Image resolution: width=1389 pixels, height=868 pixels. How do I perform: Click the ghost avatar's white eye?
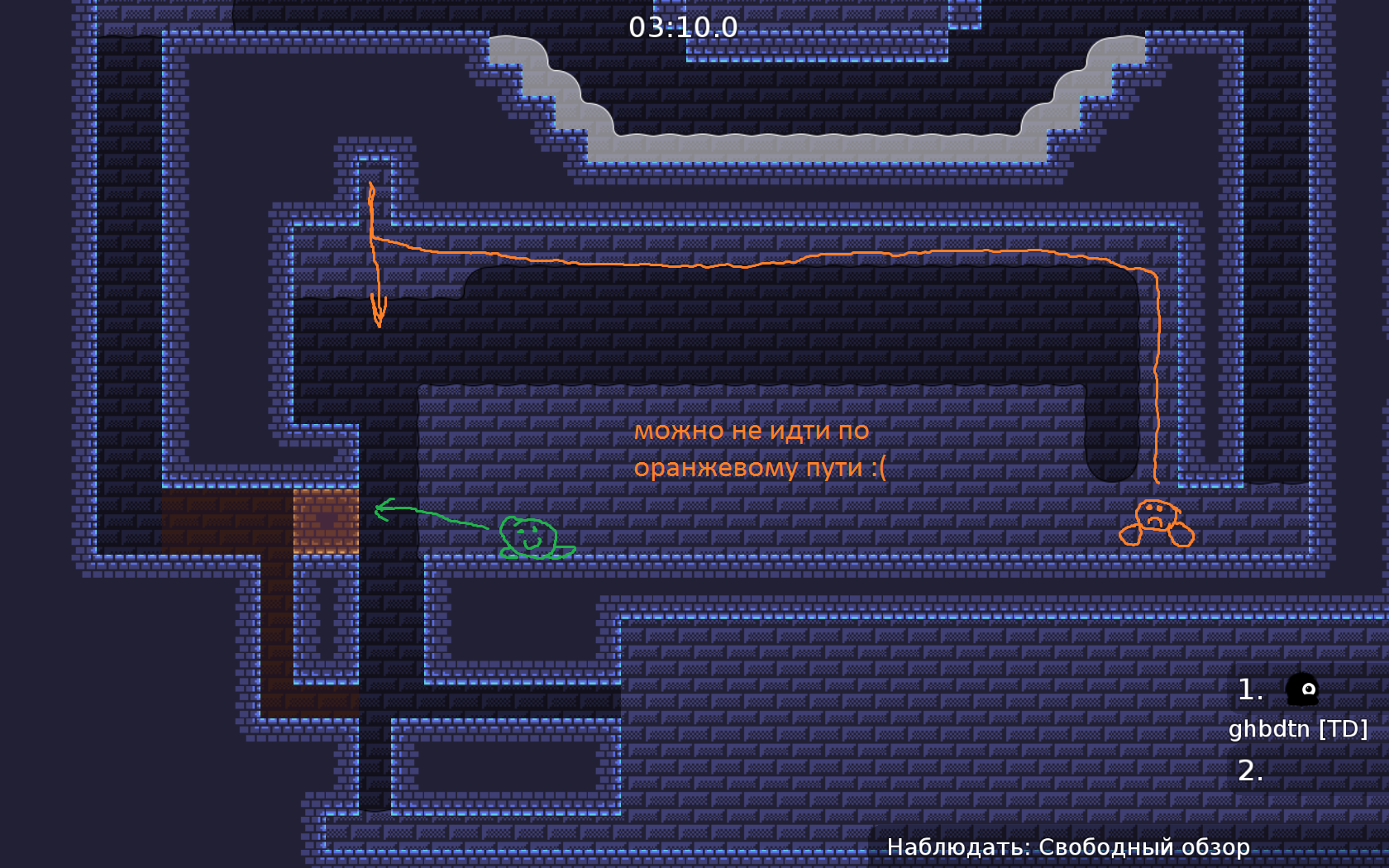click(1307, 689)
